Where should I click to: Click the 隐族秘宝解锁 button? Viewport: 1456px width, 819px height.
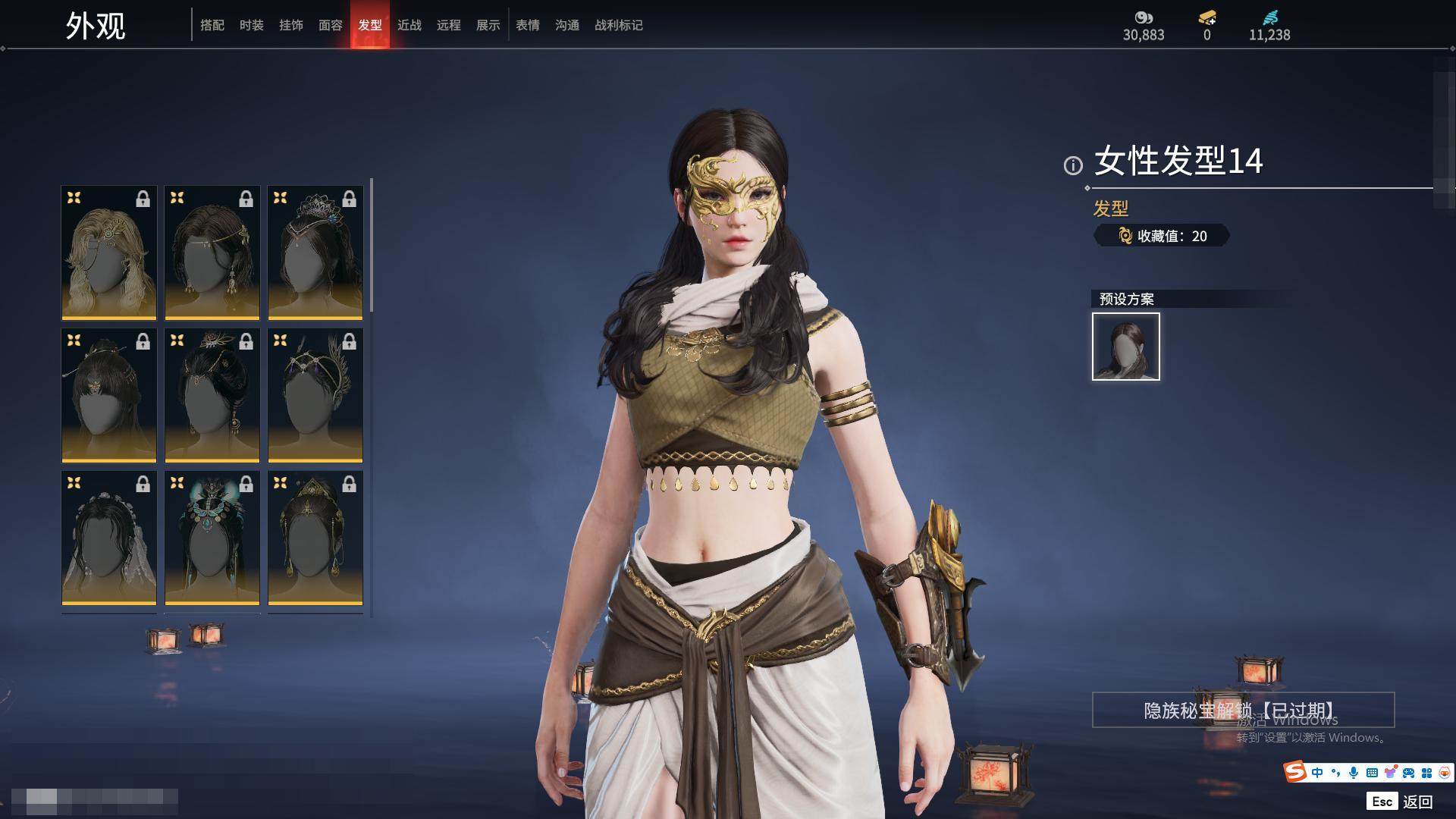coord(1243,710)
